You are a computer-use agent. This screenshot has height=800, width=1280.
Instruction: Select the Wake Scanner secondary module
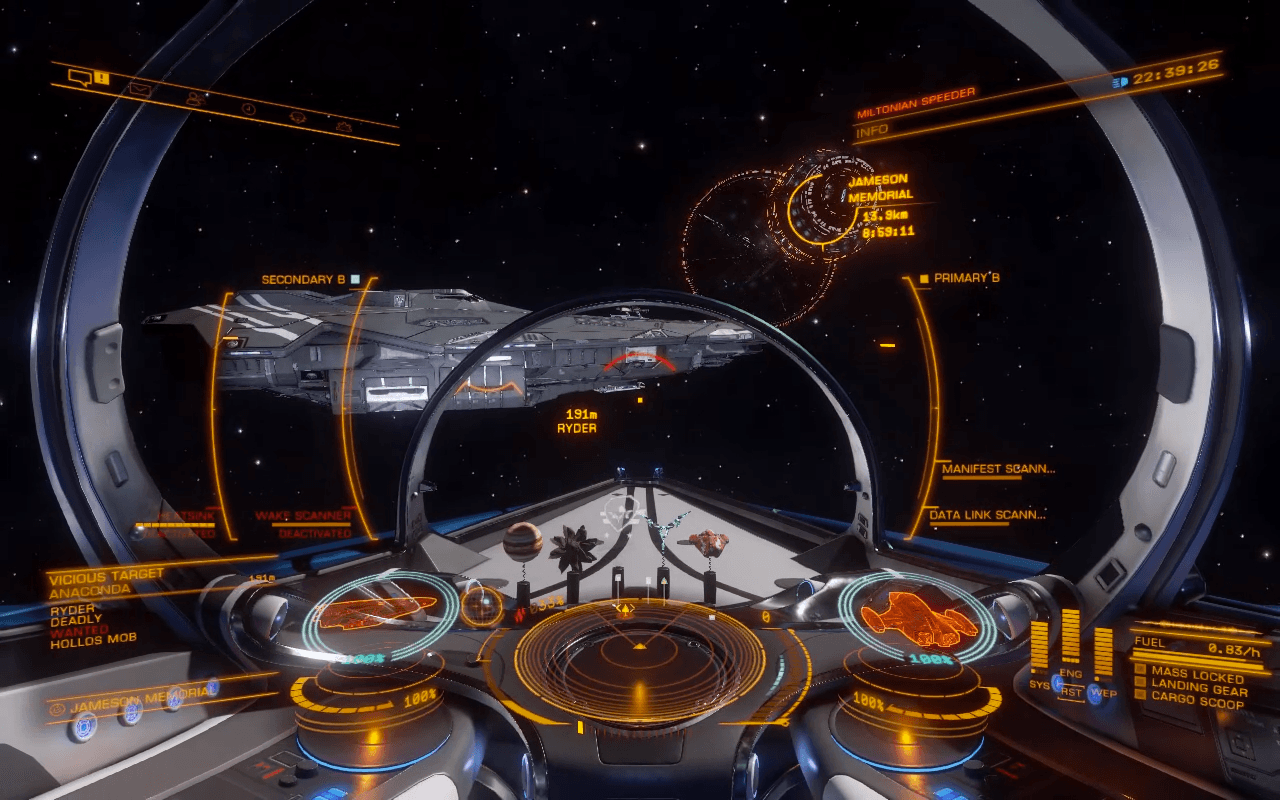(x=303, y=516)
